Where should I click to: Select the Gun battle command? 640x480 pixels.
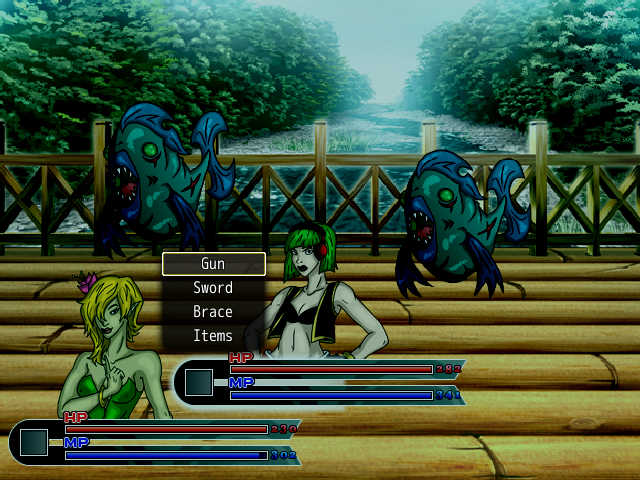click(213, 264)
